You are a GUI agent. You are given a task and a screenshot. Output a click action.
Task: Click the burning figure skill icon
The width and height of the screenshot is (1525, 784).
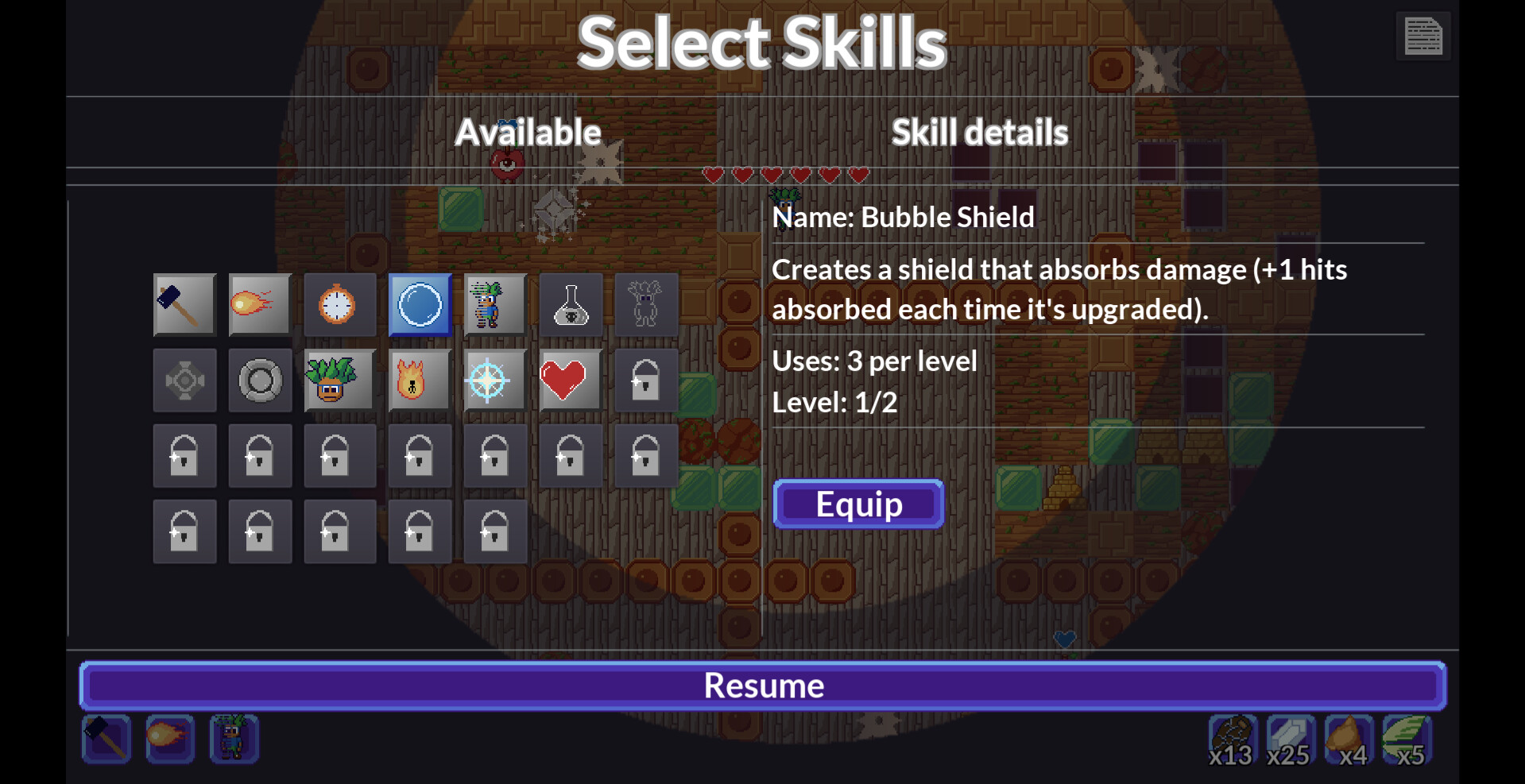[x=420, y=380]
